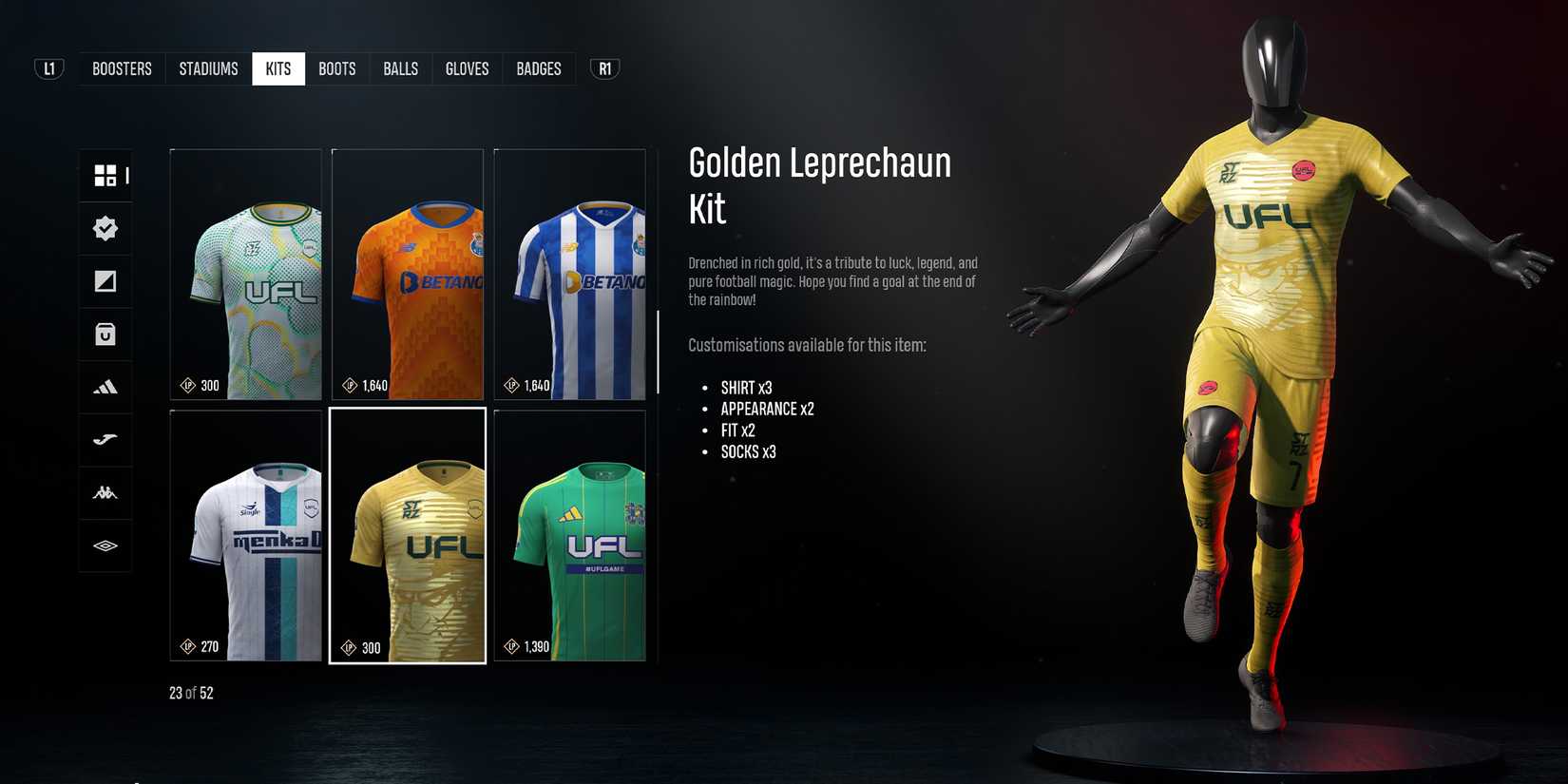The height and width of the screenshot is (784, 1568).
Task: Switch to the BOOTS tab
Action: pos(336,67)
